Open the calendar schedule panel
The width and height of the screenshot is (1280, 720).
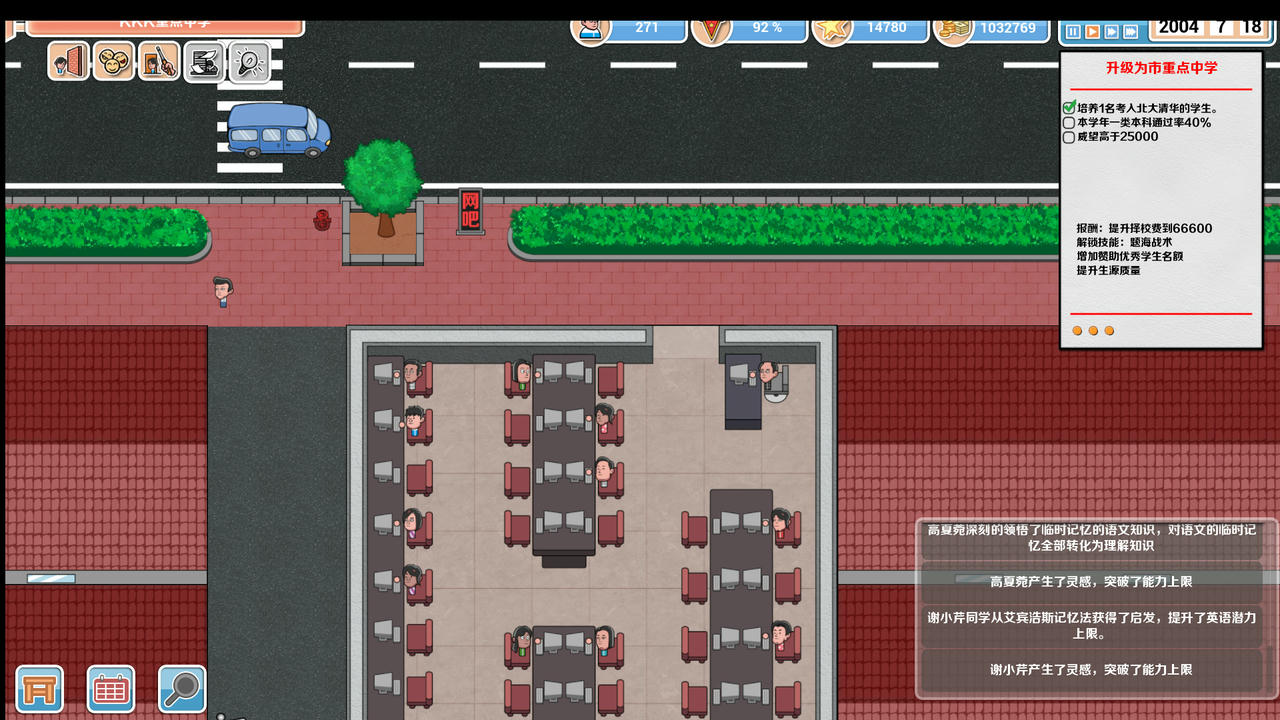coord(110,689)
